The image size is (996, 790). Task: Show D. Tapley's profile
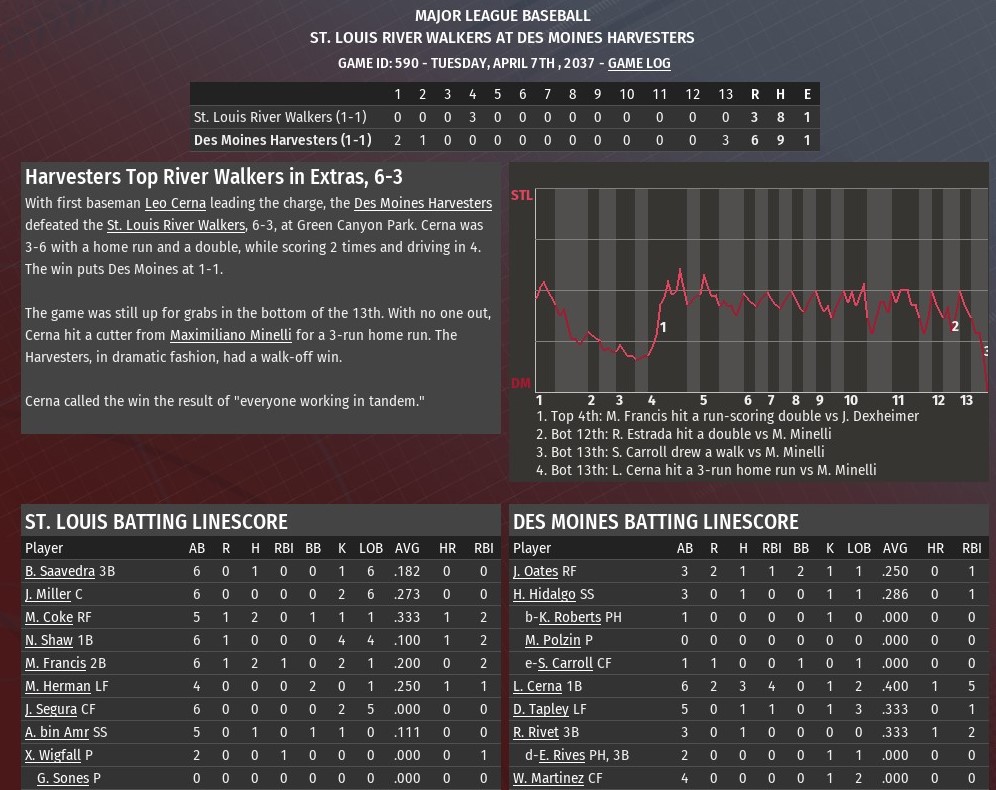(541, 709)
